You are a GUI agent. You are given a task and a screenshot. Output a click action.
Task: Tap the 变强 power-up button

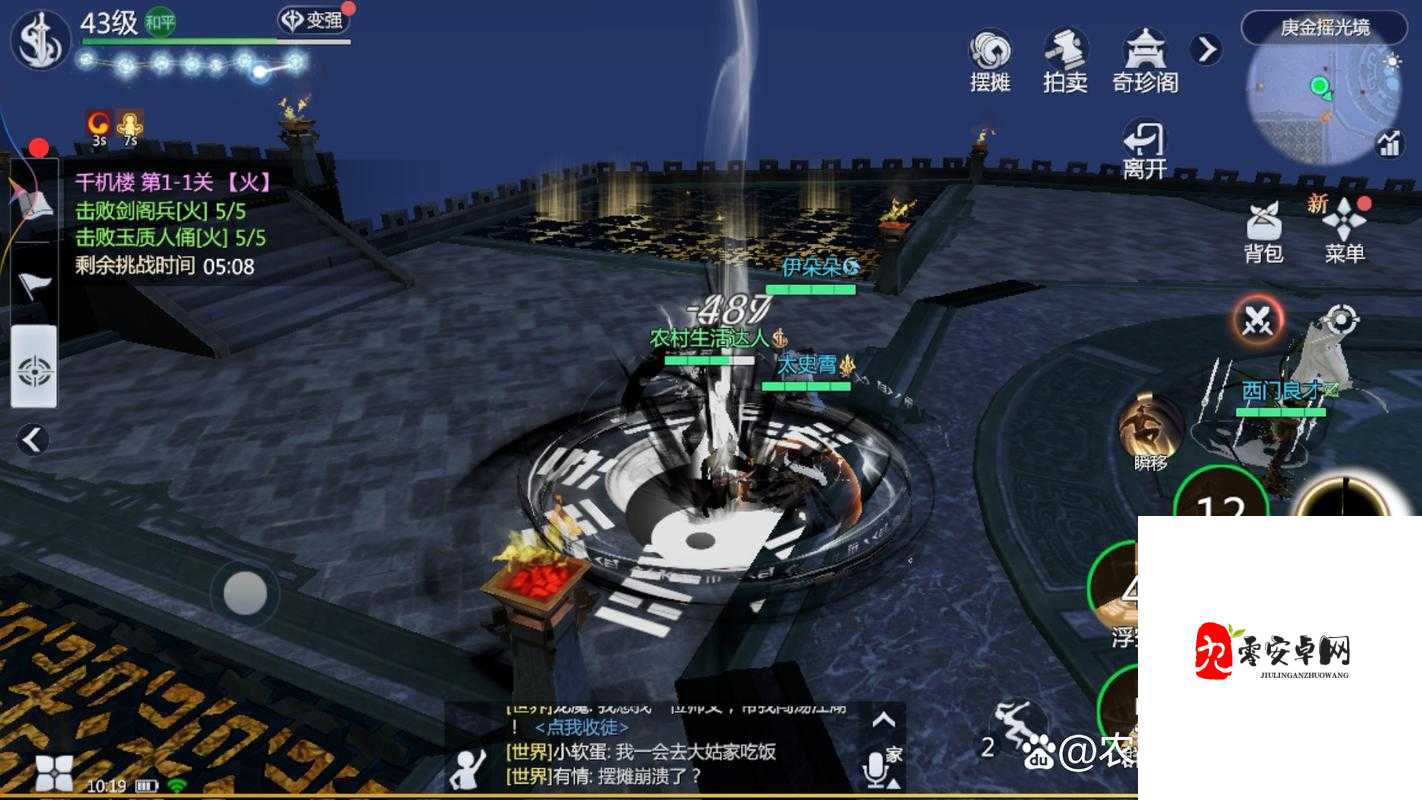click(x=312, y=20)
